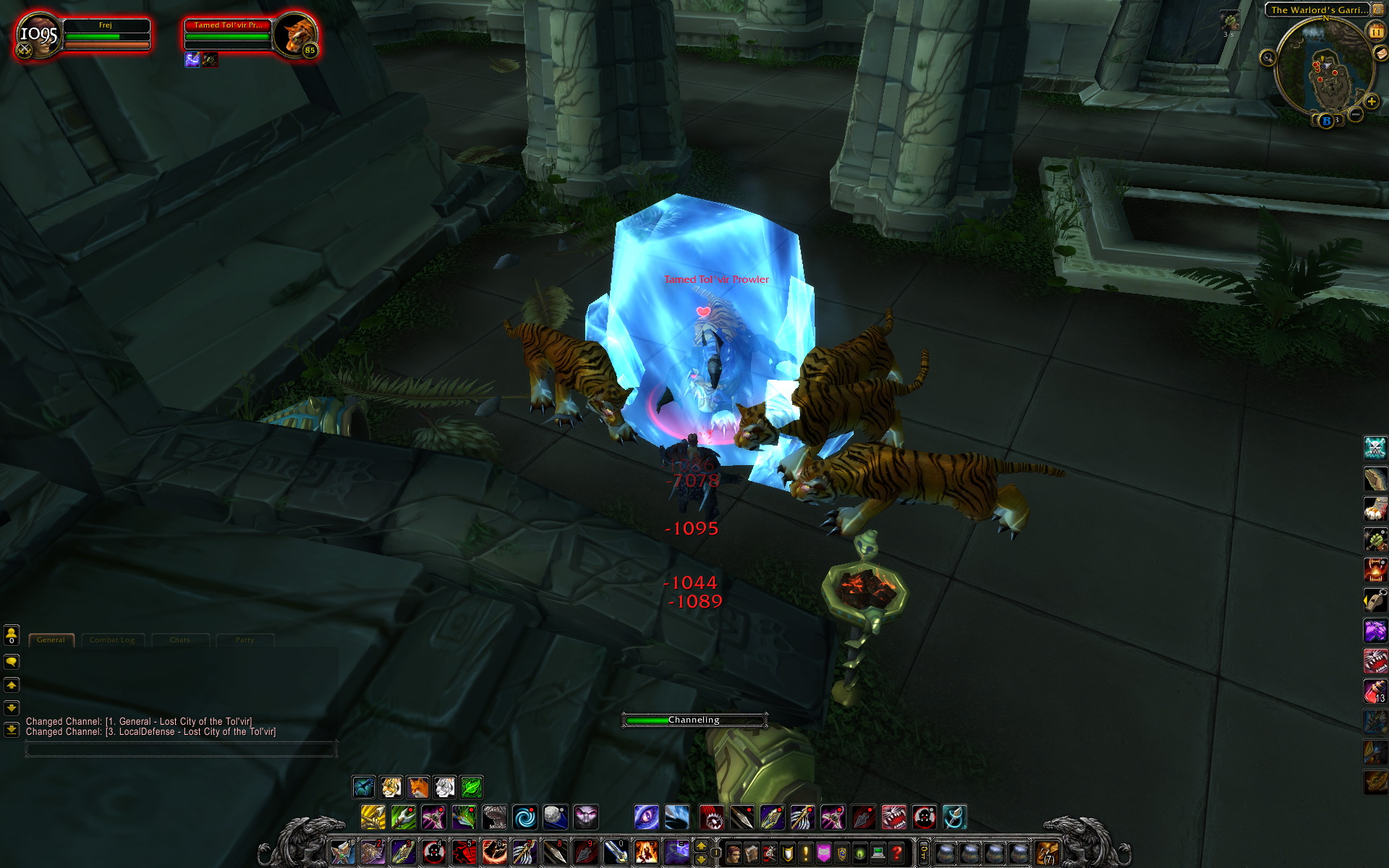This screenshot has width=1389, height=868.
Task: Activate the whistle ability on side bar
Action: (x=1375, y=600)
